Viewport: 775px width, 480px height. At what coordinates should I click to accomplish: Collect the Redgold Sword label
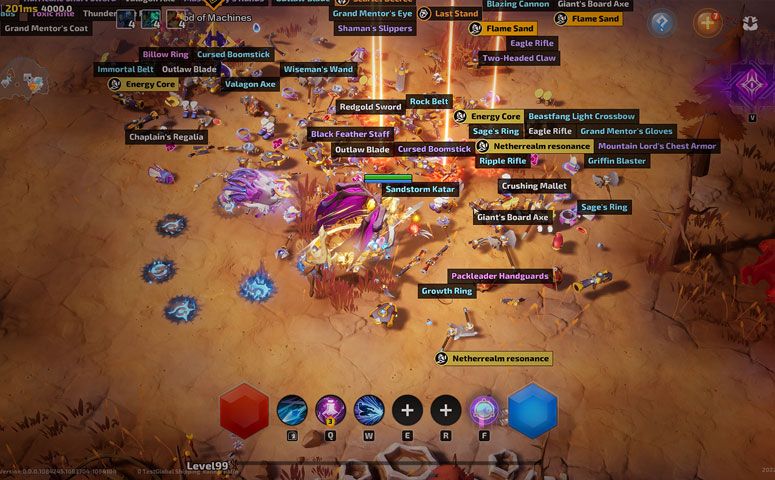click(x=370, y=107)
